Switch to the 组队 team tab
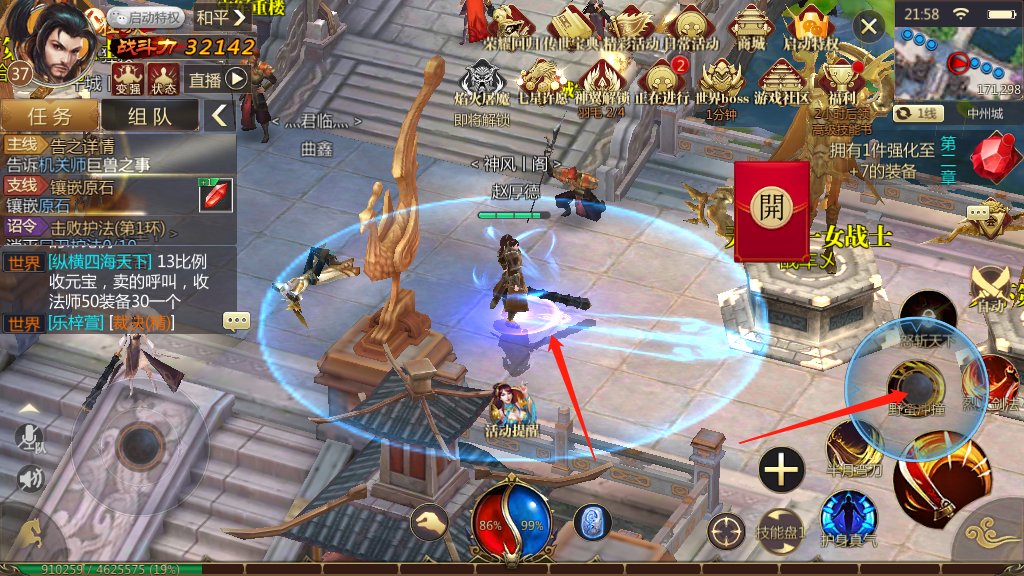 (150, 116)
